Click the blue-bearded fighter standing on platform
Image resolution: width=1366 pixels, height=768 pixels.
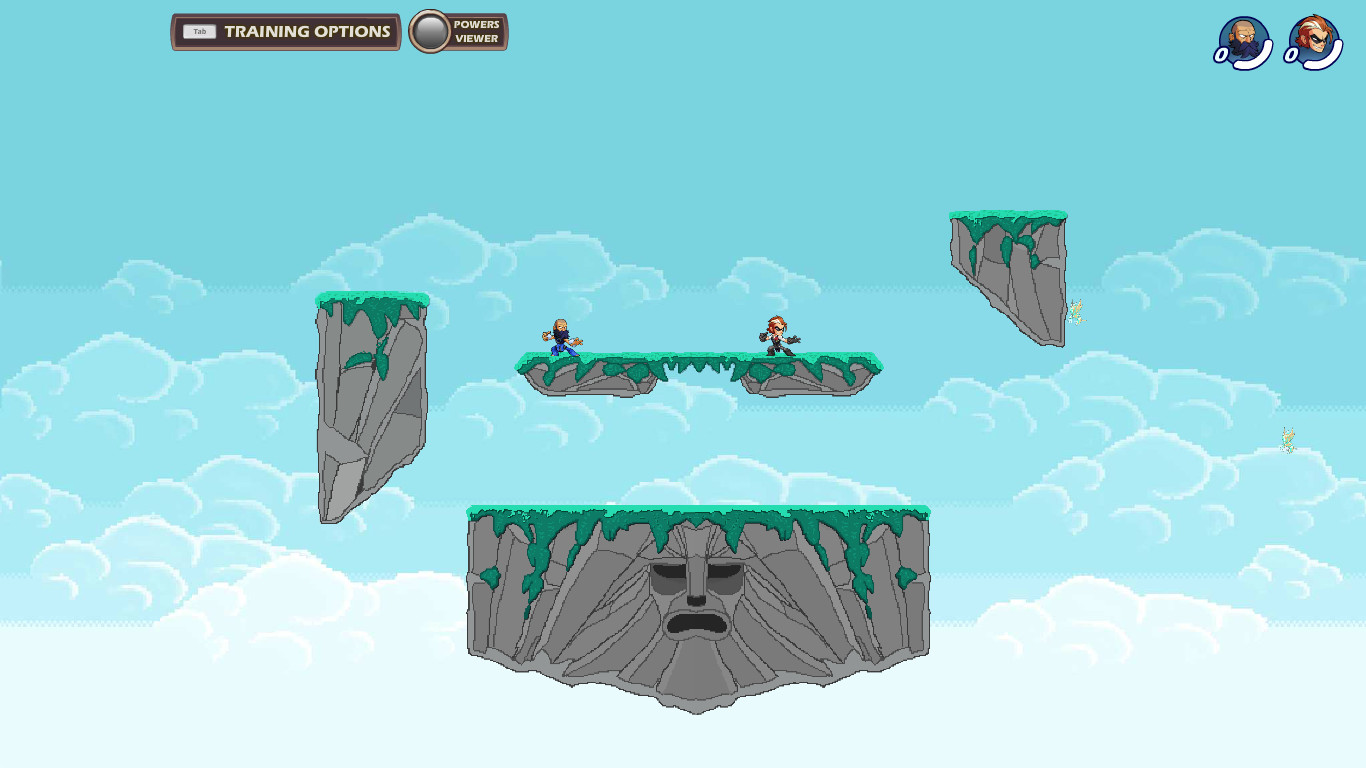tap(561, 338)
